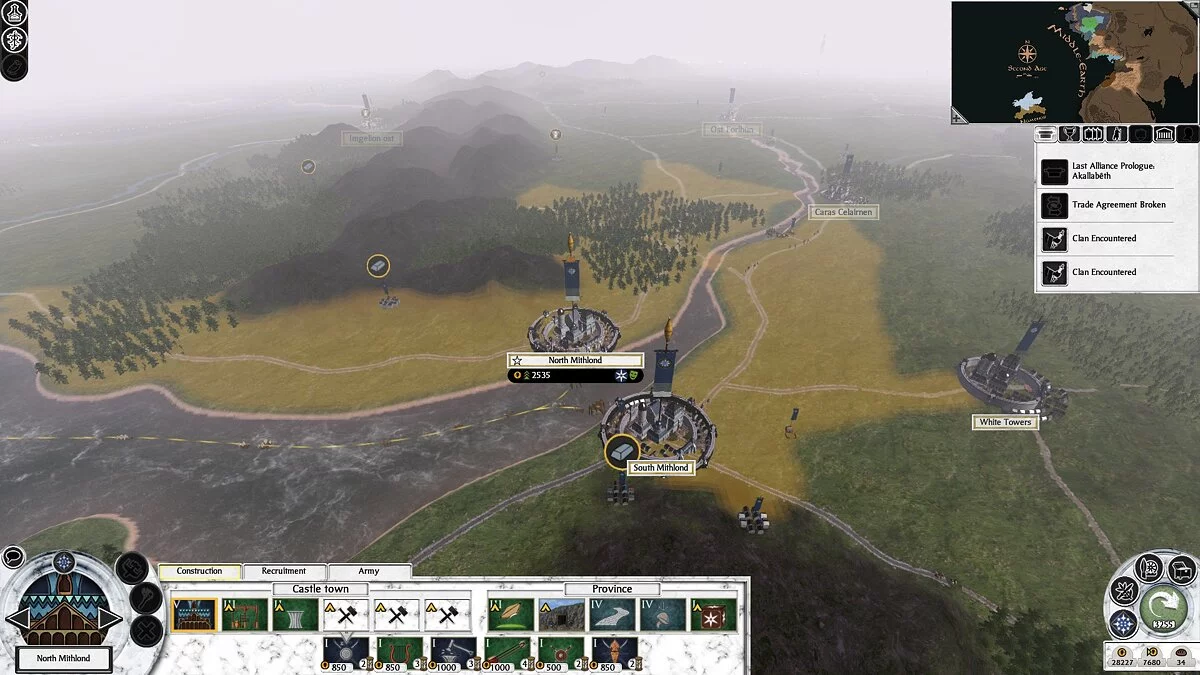Queue the lyre building upgrade costing 850

396,651
